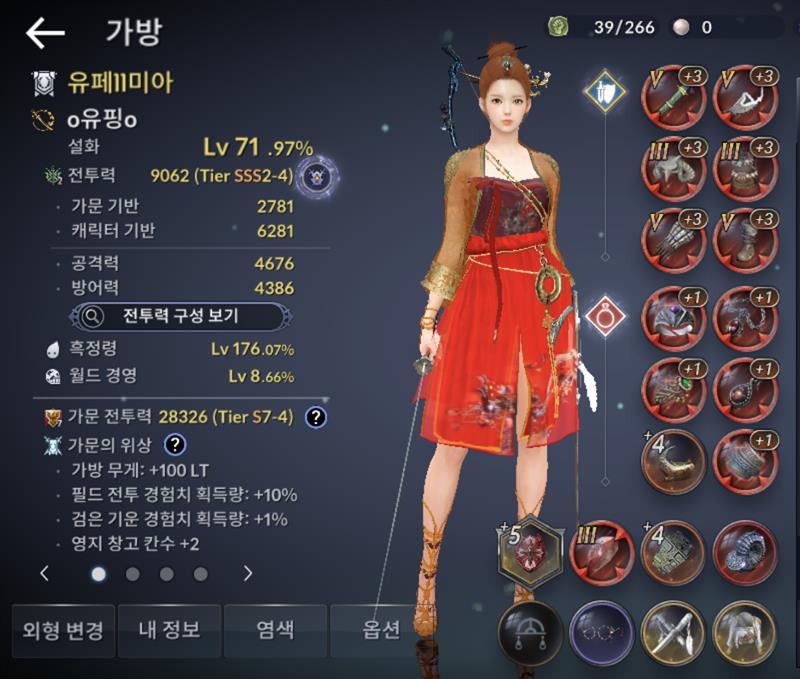Open the 옵션 options

pyautogui.click(x=381, y=631)
